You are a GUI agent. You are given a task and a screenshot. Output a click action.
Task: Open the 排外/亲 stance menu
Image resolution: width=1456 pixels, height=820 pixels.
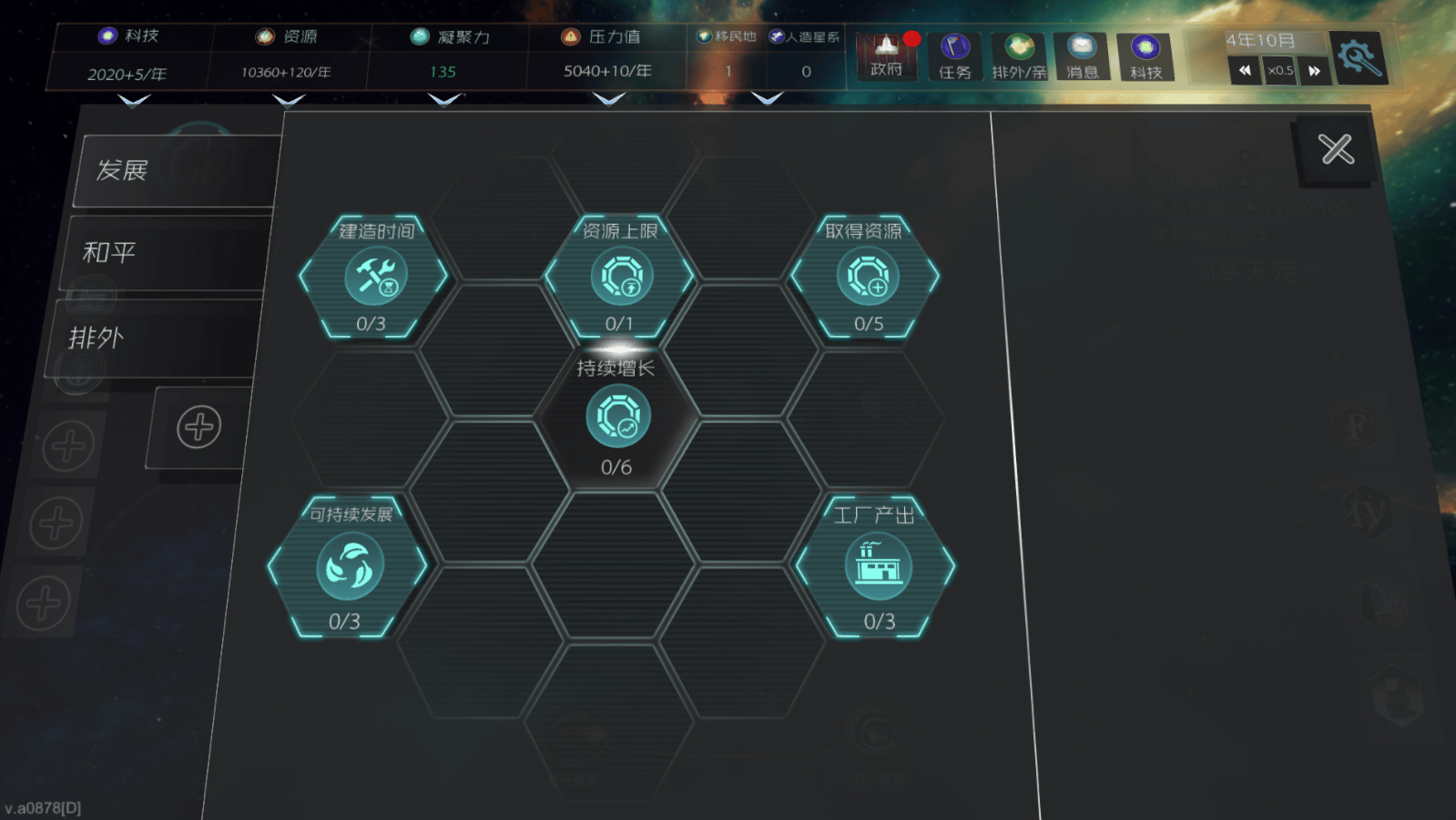[x=1019, y=56]
